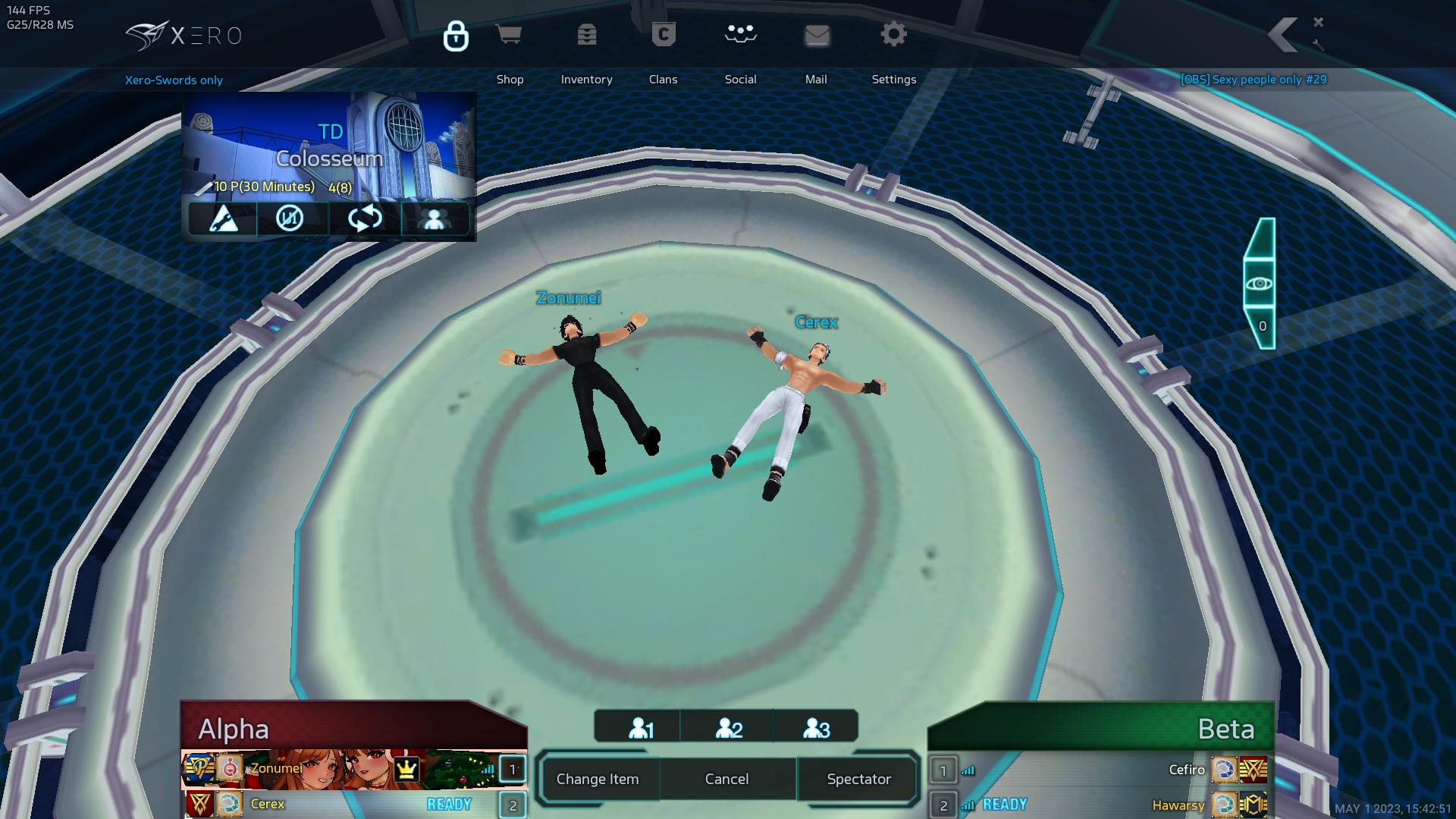Image resolution: width=1456 pixels, height=819 pixels.
Task: Click the room lock icon
Action: pos(456,36)
